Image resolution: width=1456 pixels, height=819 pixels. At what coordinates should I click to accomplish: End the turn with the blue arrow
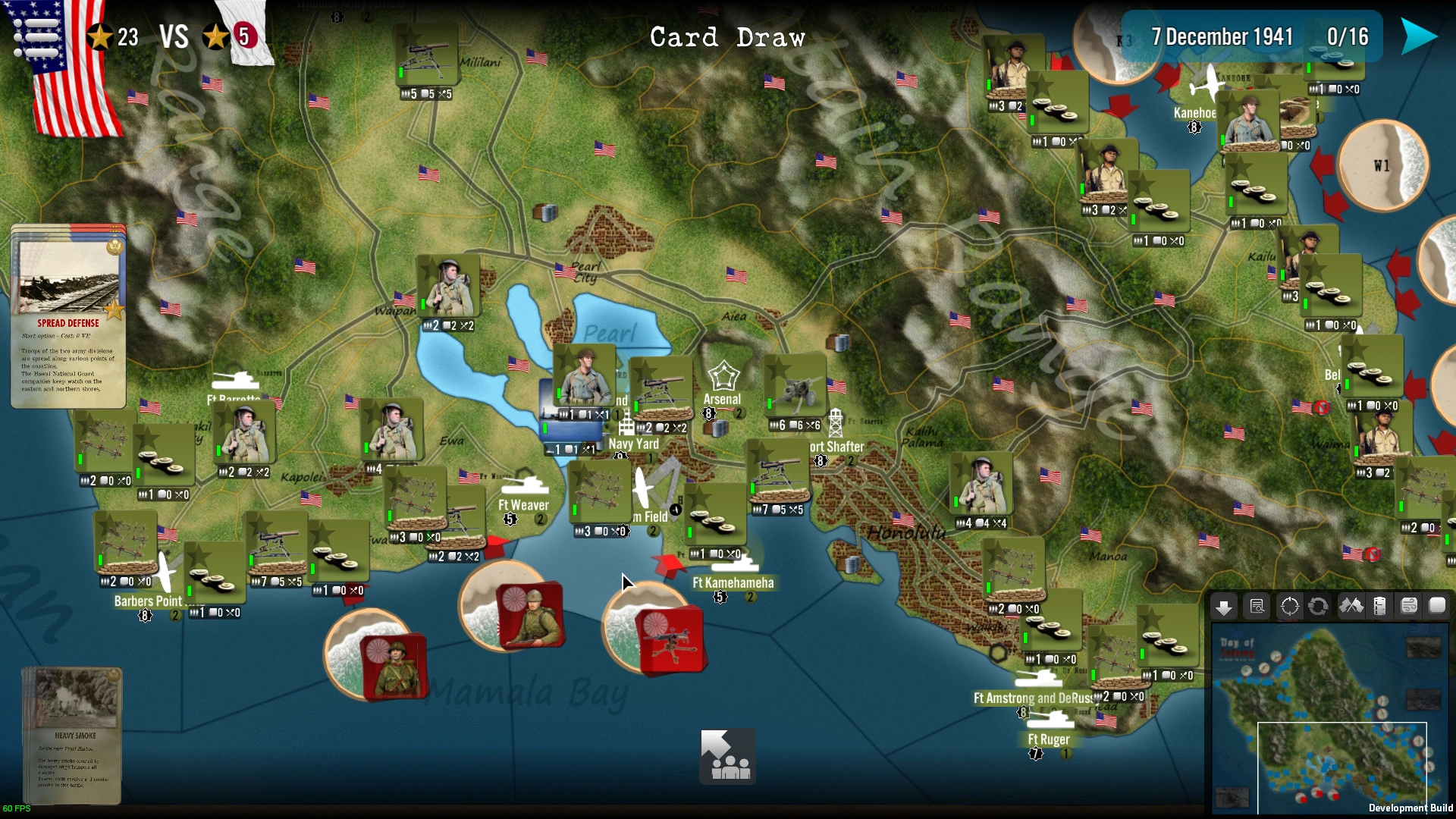[x=1418, y=36]
